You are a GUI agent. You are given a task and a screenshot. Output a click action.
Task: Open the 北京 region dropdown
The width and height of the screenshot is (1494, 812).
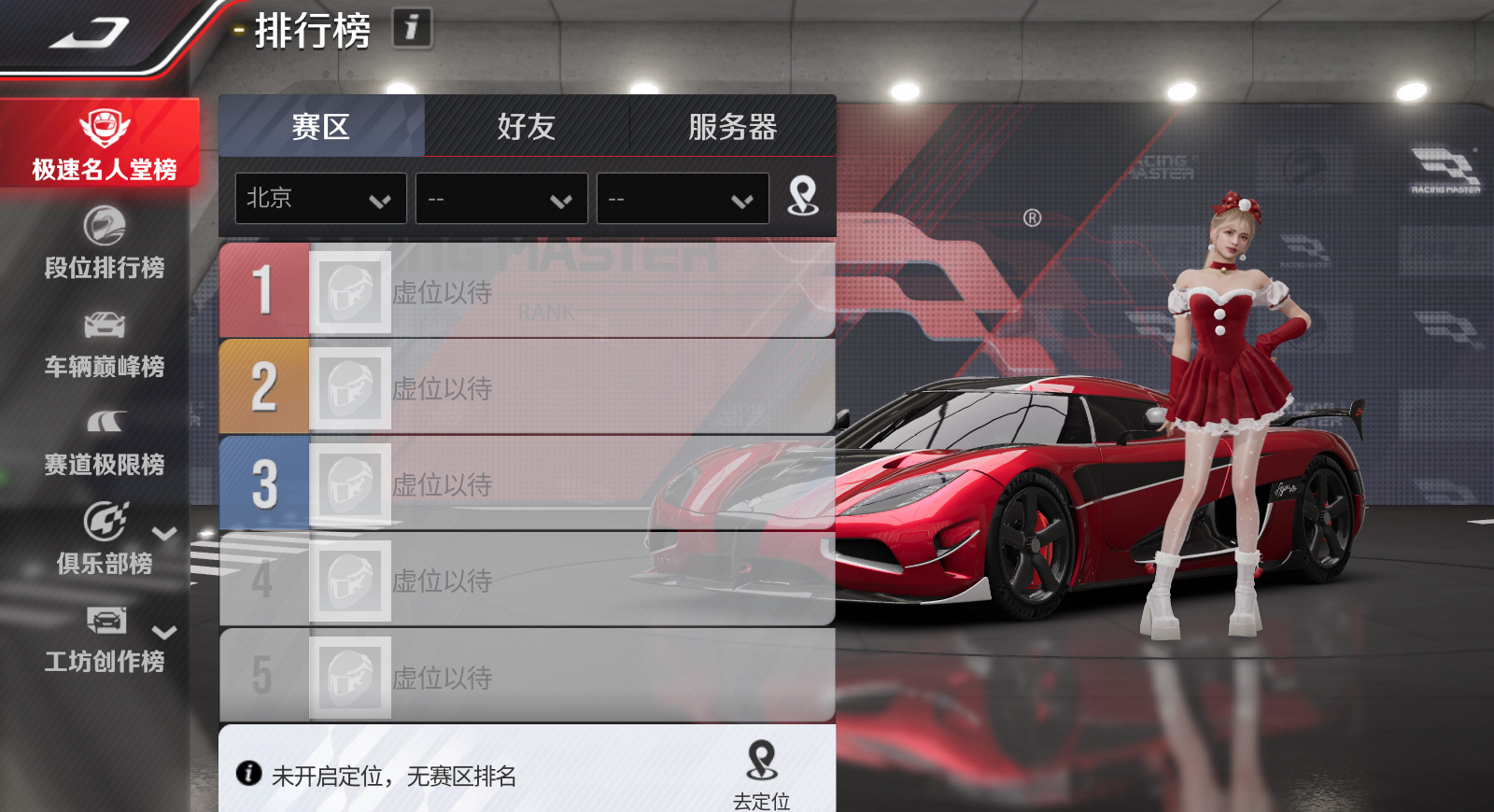click(320, 198)
